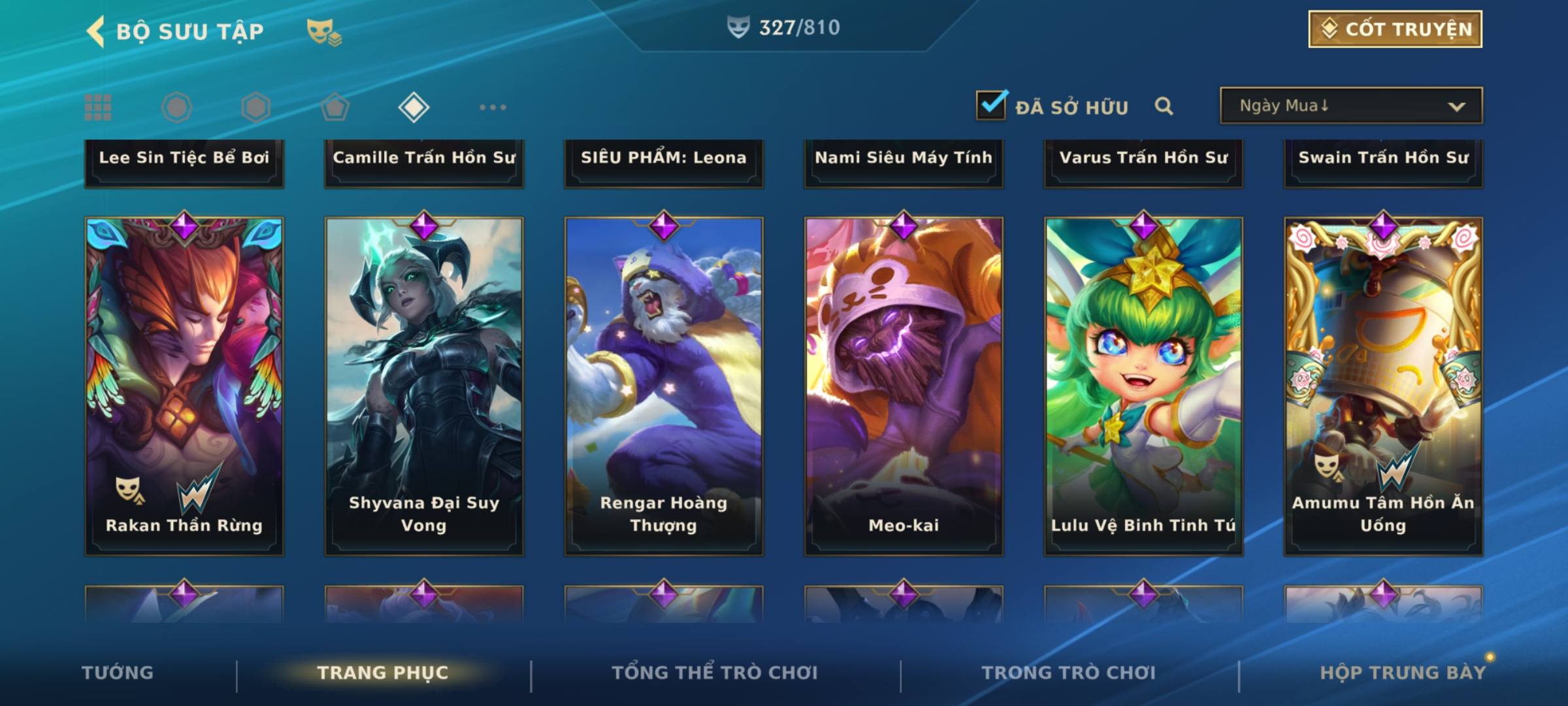Select the Meo-kai skin card
Image resolution: width=1568 pixels, height=706 pixels.
904,386
